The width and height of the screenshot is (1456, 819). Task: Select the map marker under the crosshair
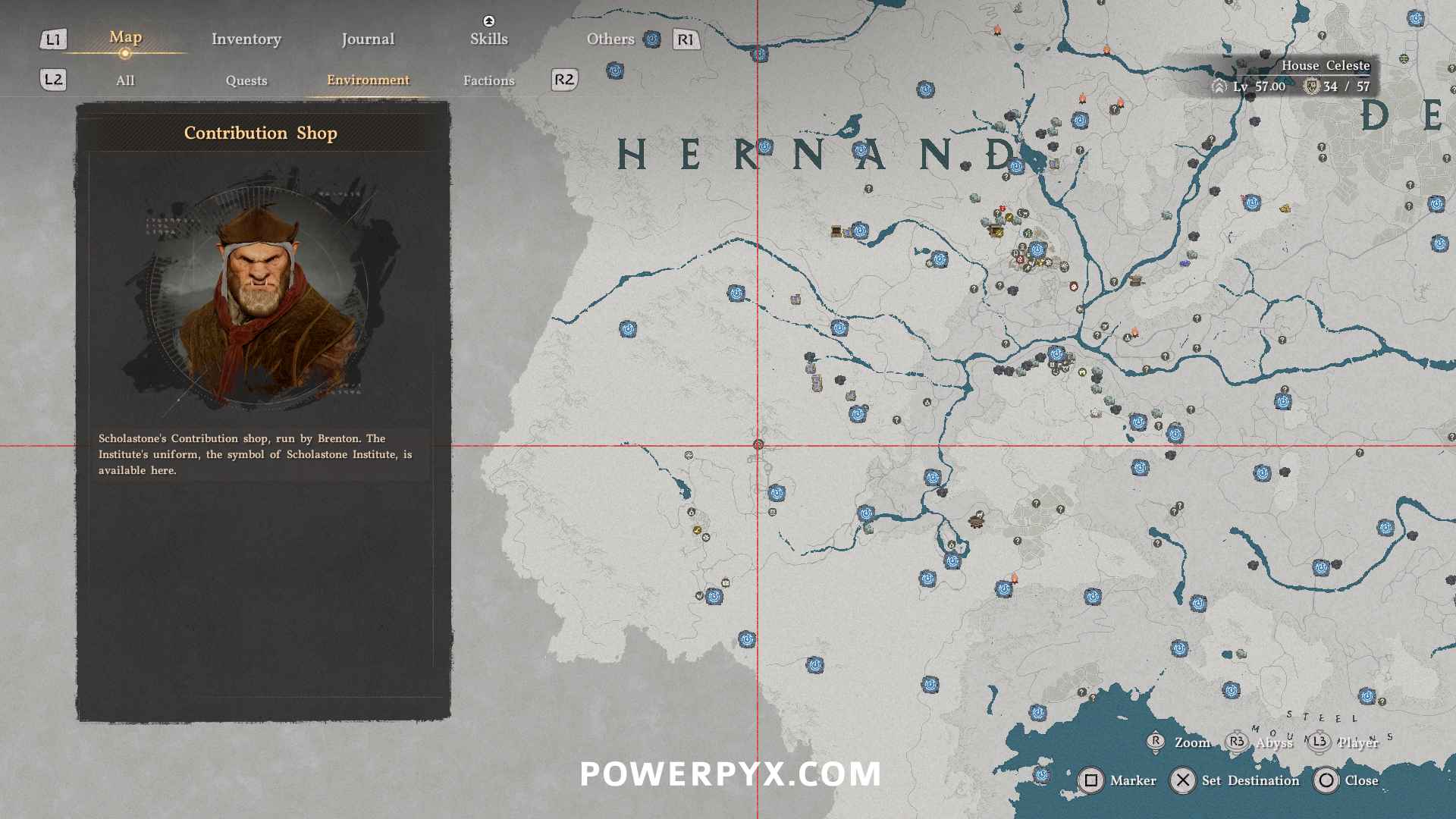click(x=758, y=445)
